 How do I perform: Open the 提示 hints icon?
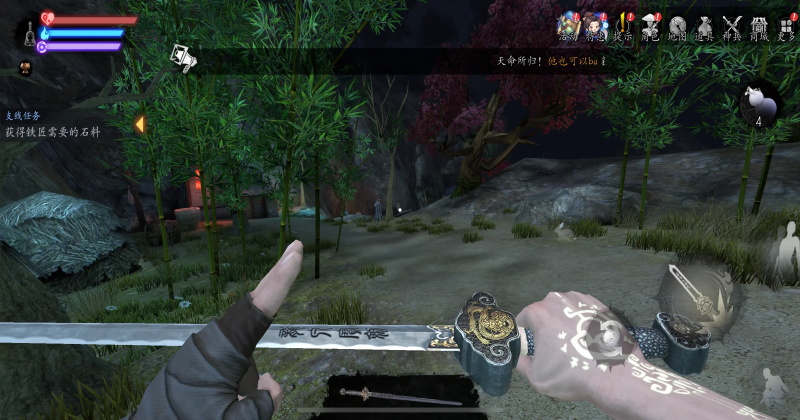click(624, 25)
